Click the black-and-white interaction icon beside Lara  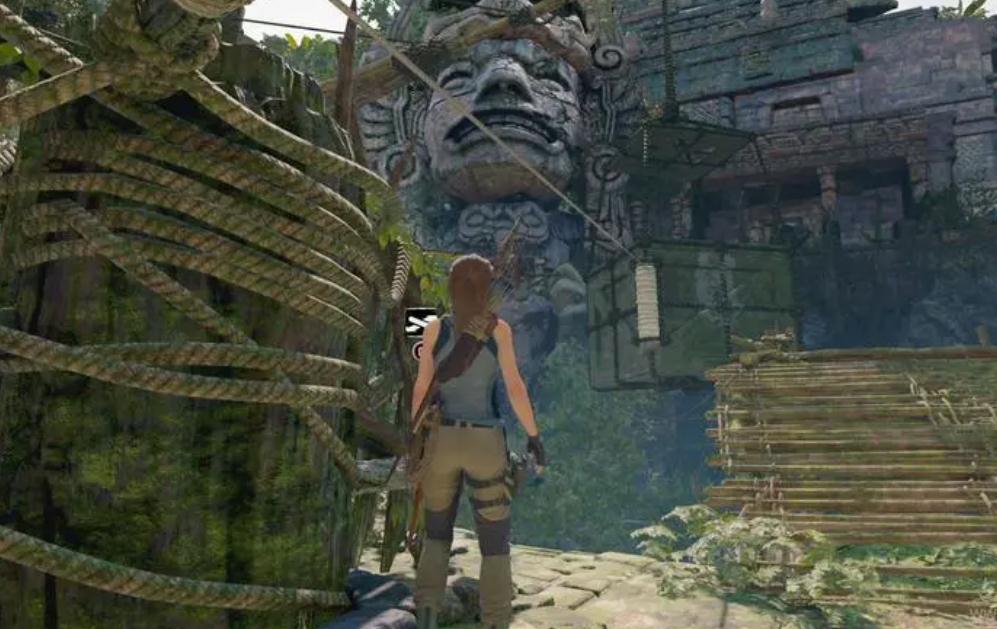click(x=420, y=322)
